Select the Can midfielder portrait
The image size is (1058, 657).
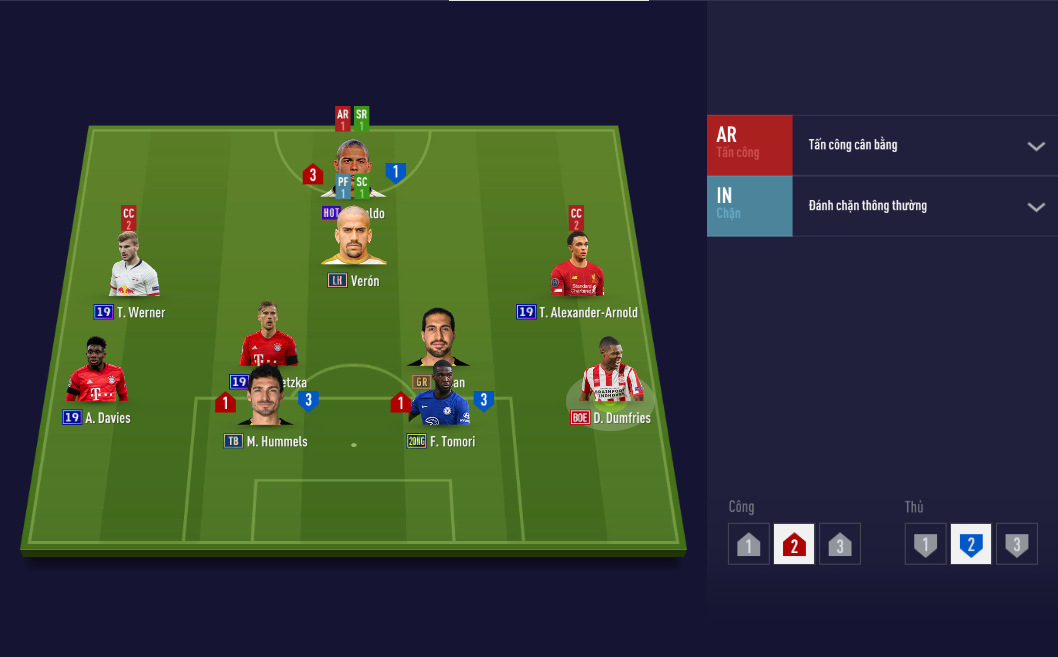[438, 338]
